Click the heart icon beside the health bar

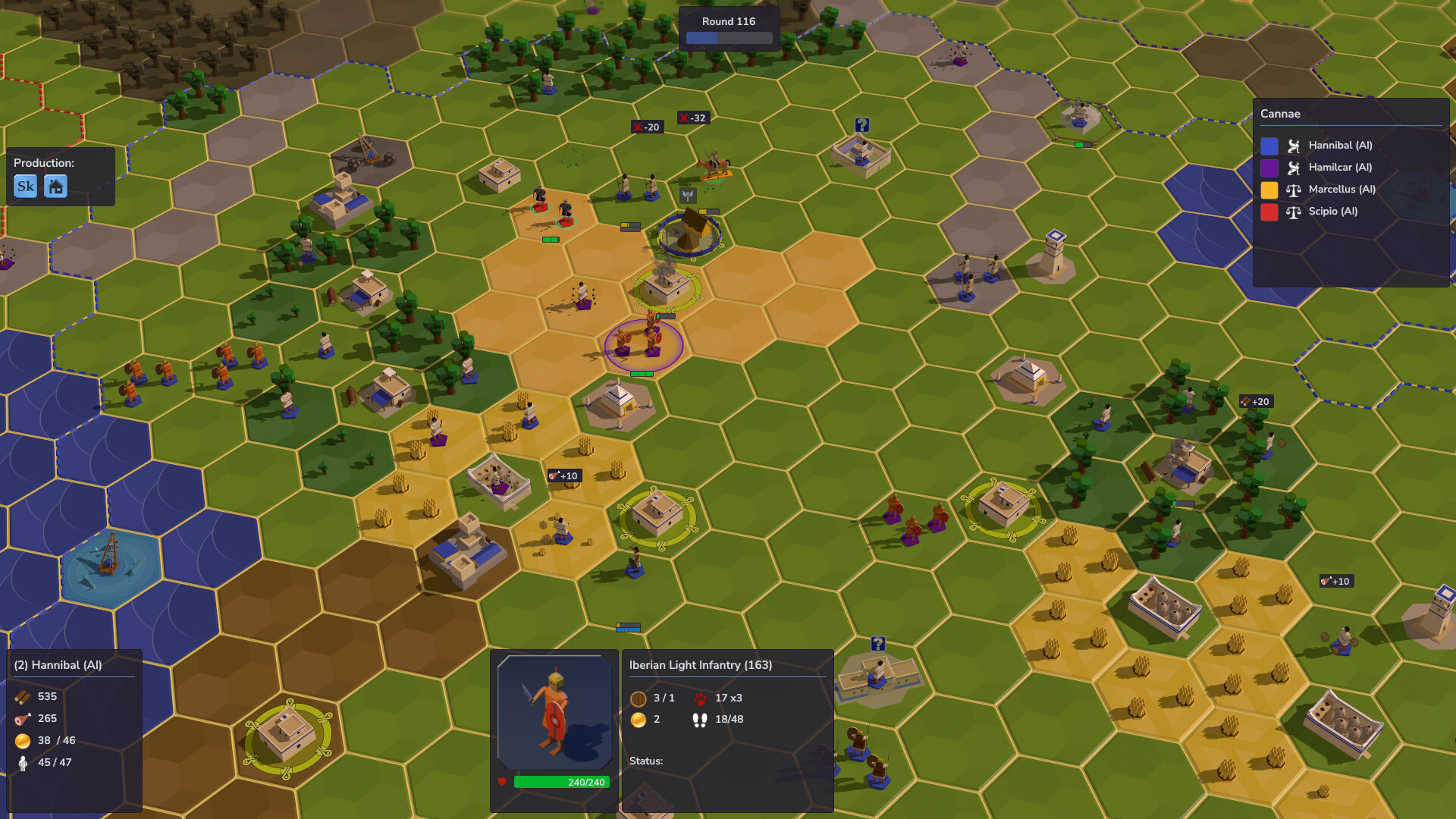tap(503, 783)
